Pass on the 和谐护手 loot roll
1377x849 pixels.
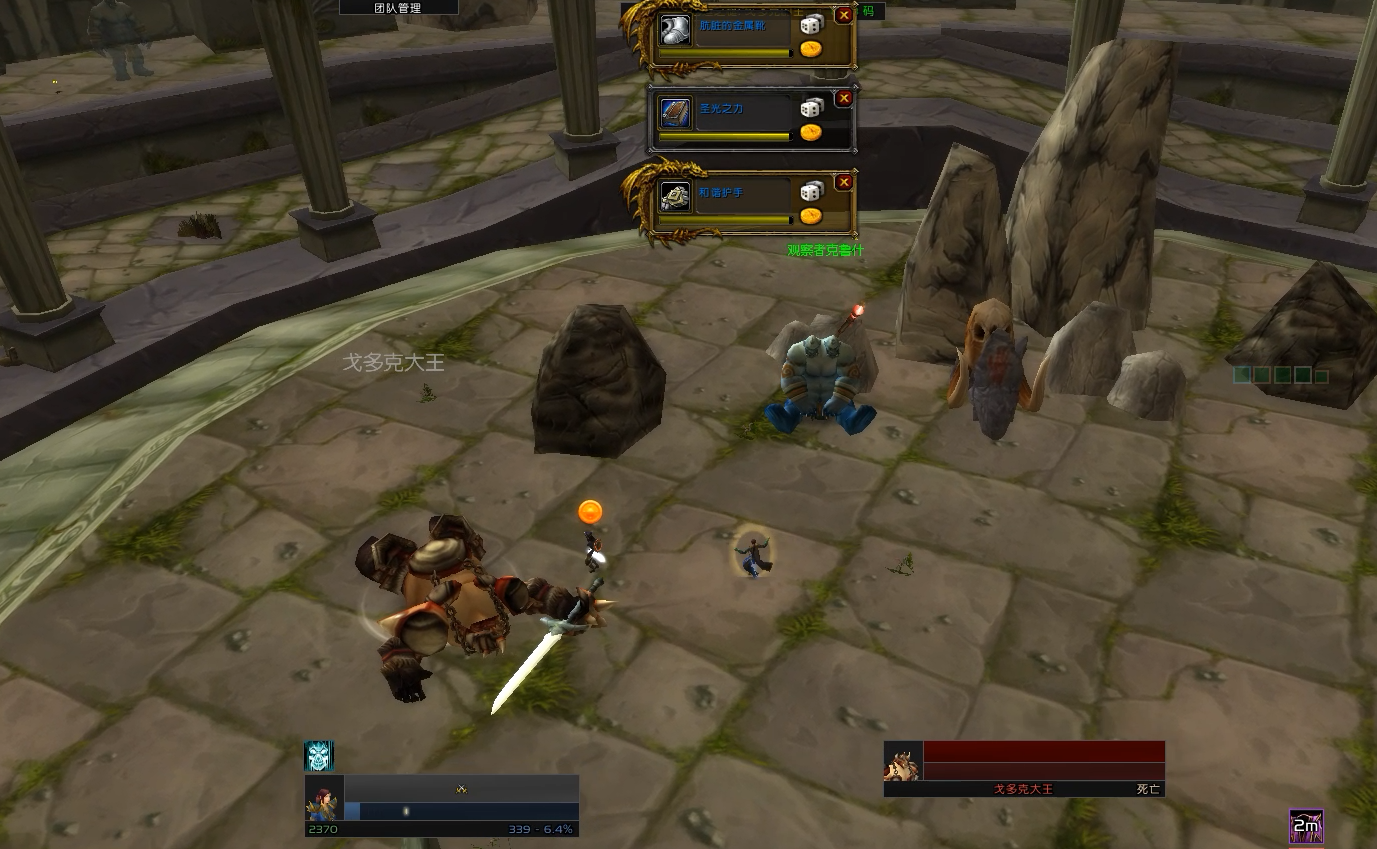(x=844, y=182)
